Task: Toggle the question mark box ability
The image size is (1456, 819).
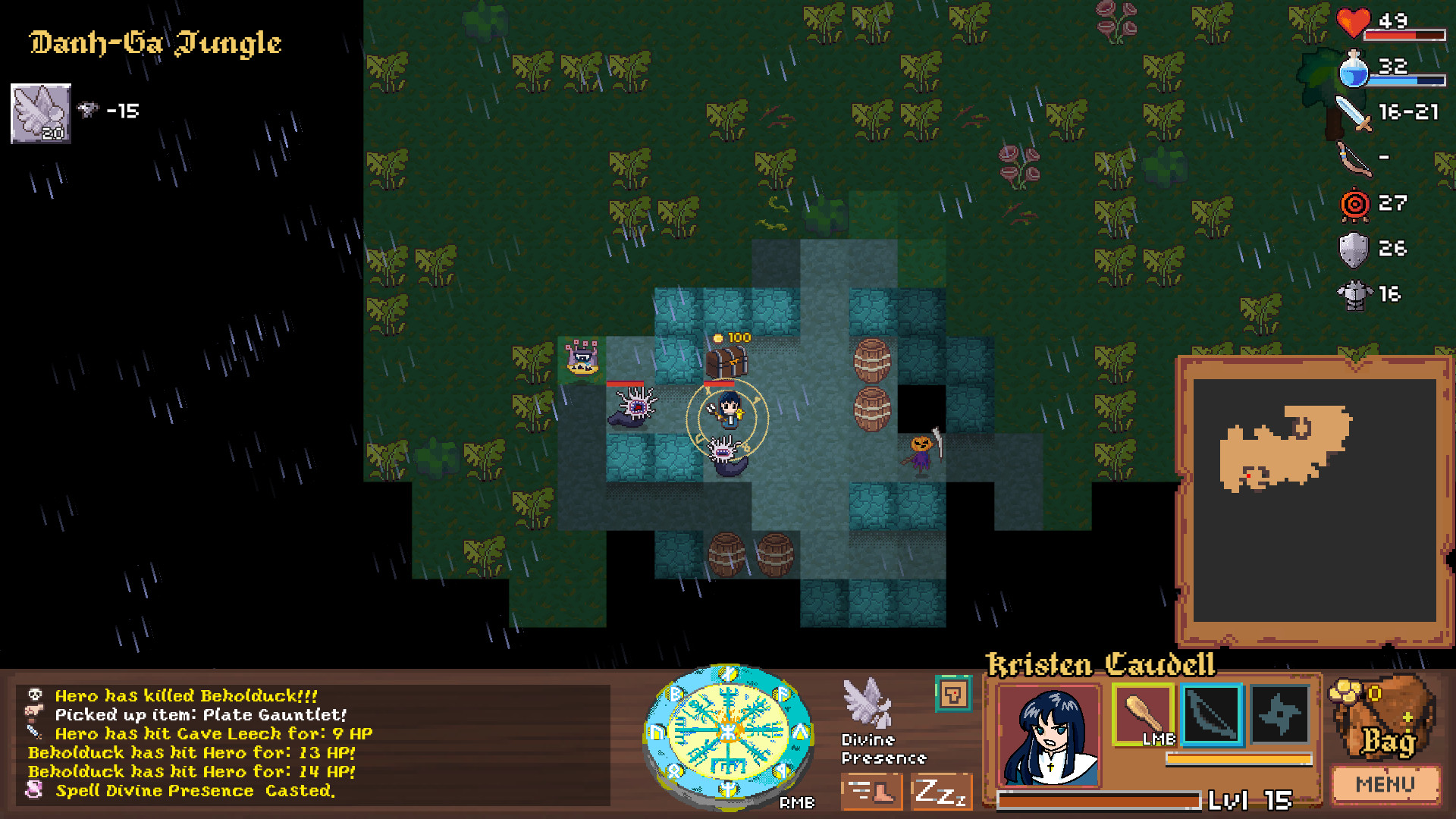Action: 953,693
